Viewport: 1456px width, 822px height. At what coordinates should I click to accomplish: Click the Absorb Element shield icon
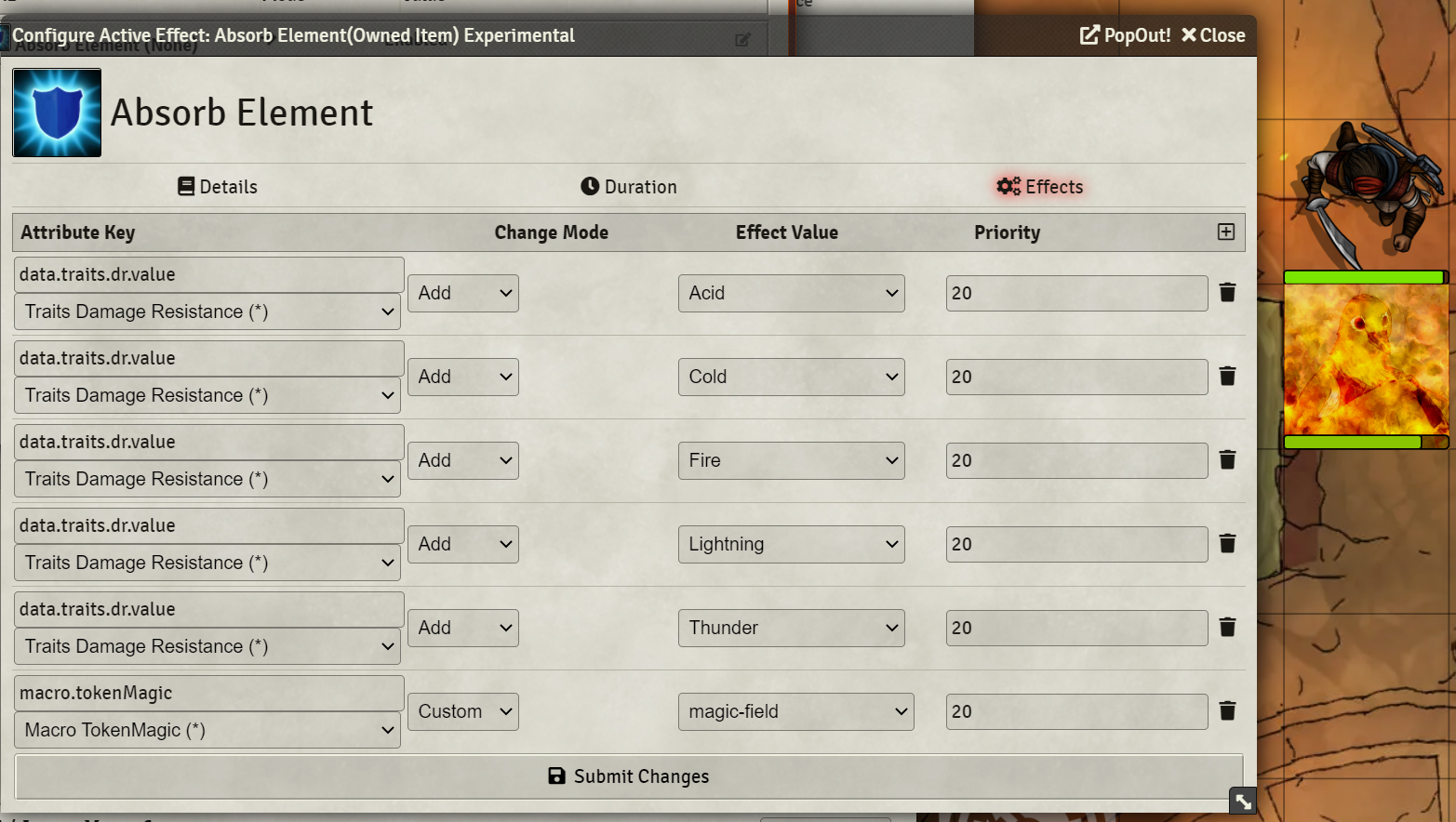57,112
